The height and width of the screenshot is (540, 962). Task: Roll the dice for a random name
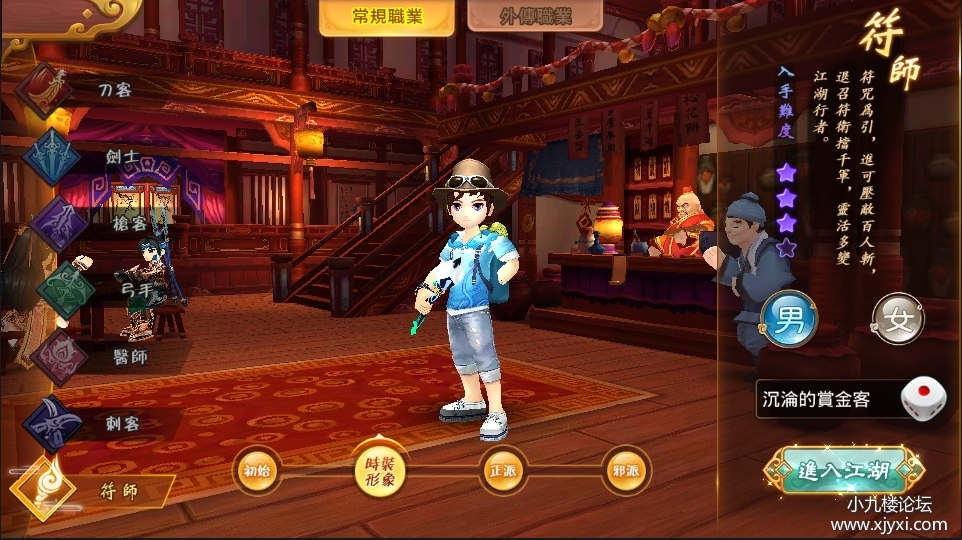click(x=922, y=400)
